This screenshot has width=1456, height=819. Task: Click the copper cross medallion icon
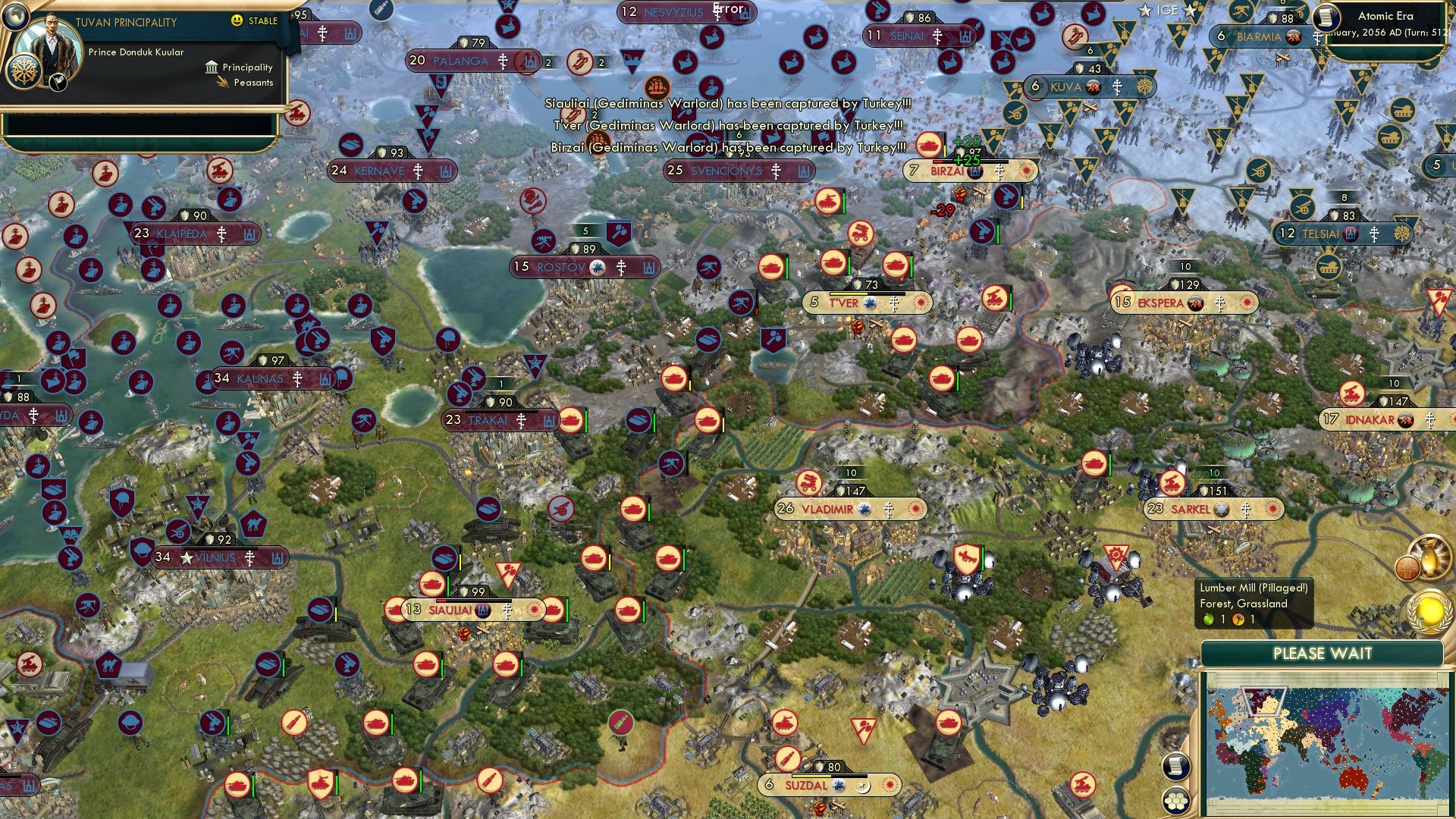pos(1407,567)
